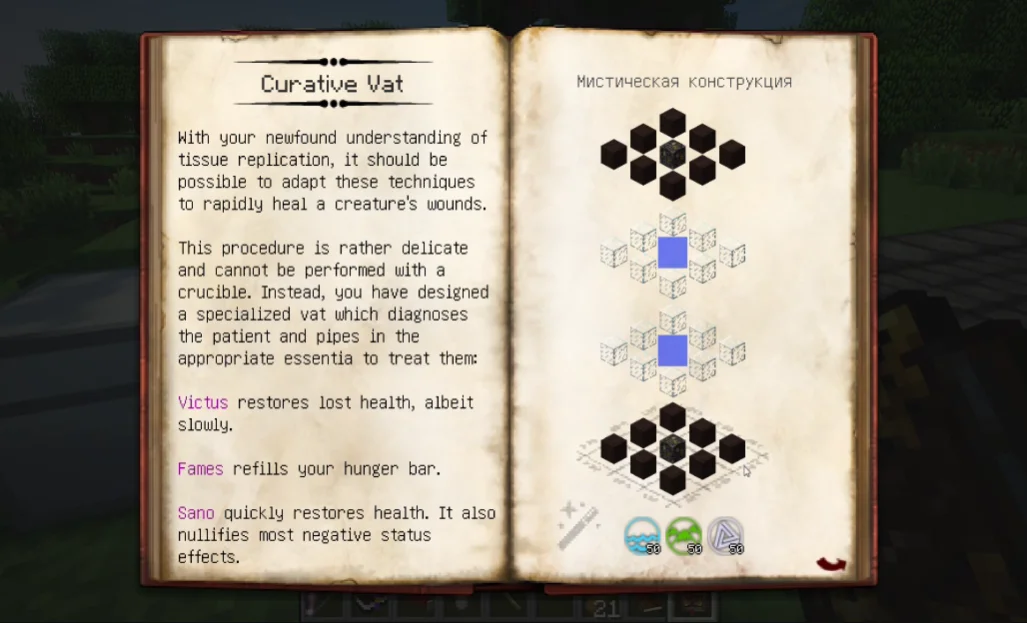The image size is (1027, 623).
Task: Click the purple Fames essentia link
Action: 200,469
